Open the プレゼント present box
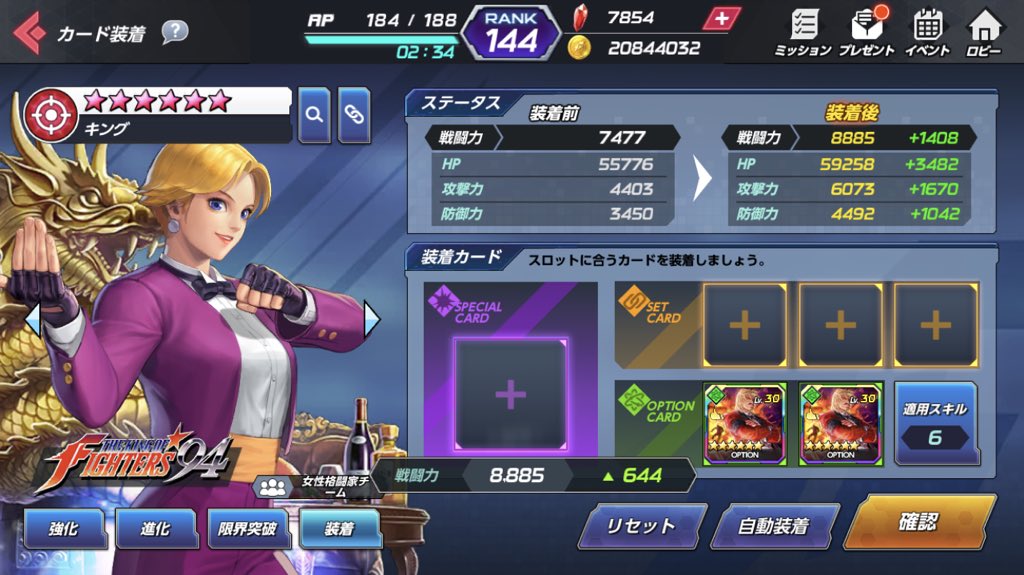The width and height of the screenshot is (1024, 575). [x=866, y=32]
